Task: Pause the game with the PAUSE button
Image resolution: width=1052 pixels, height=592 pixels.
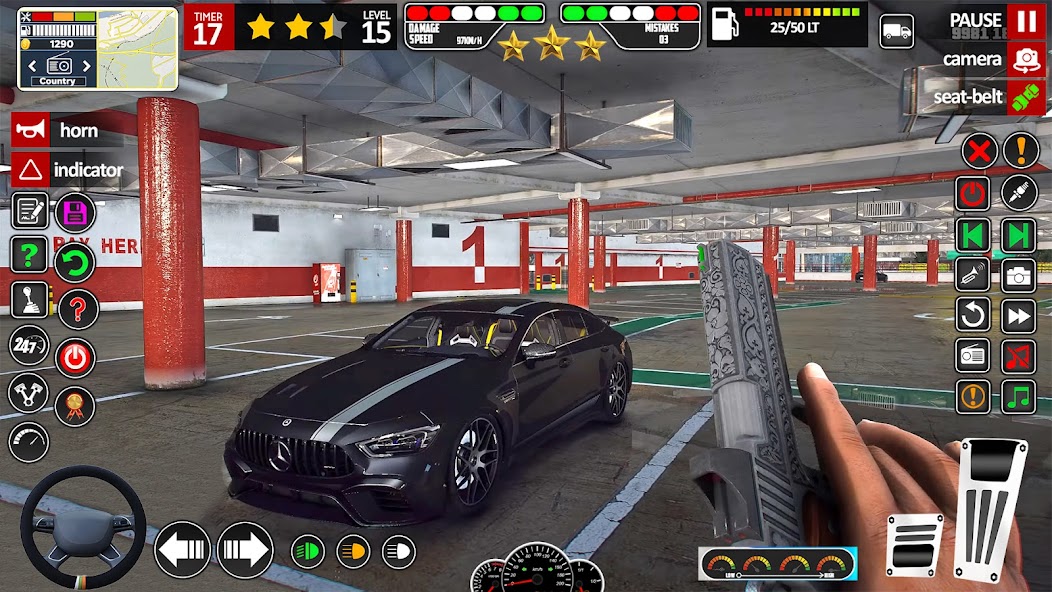Action: coord(1025,20)
